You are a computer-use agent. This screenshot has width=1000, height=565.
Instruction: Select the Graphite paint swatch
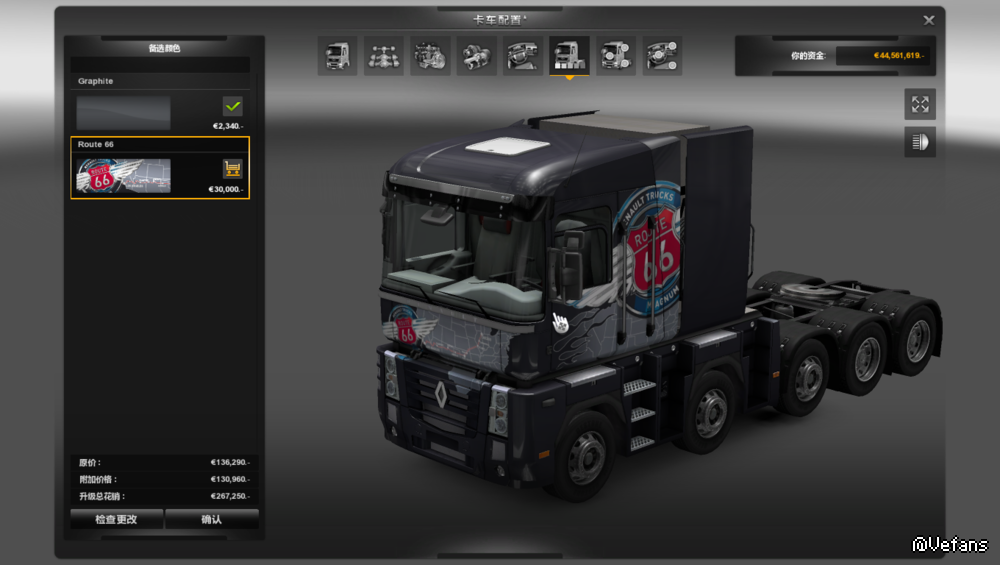tap(124, 112)
